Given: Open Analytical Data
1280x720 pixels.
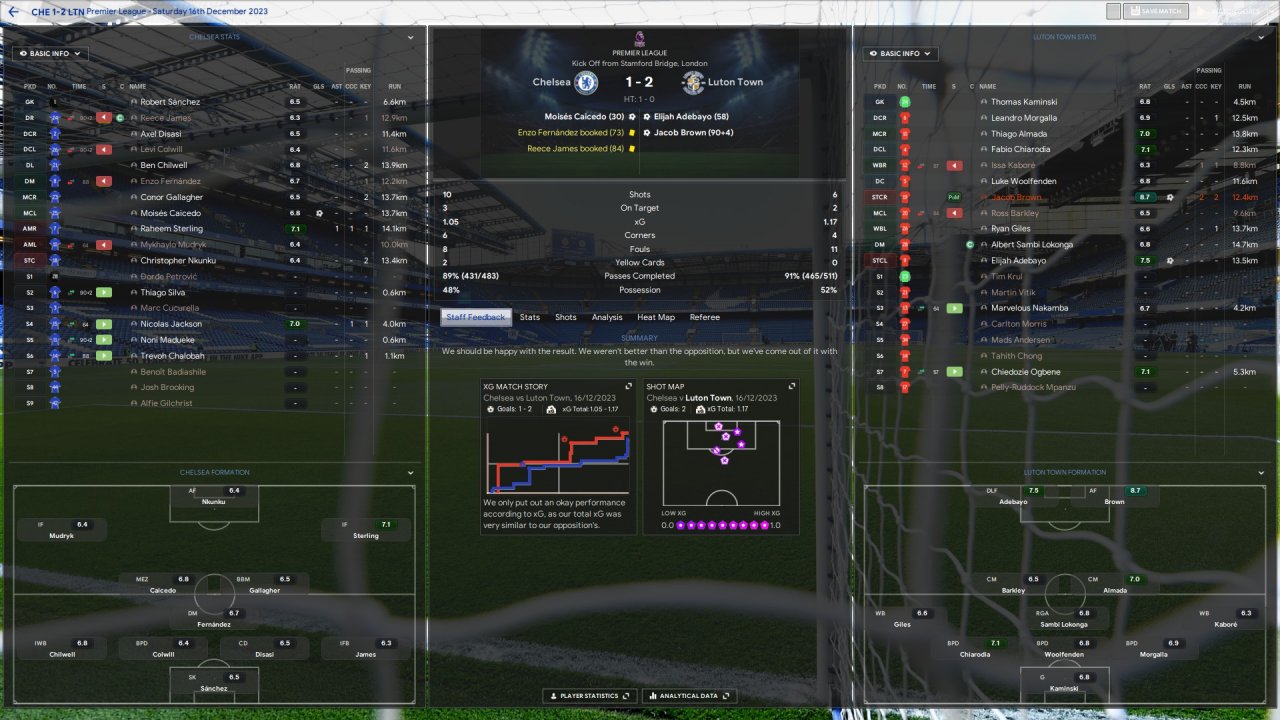Looking at the screenshot, I should 690,696.
